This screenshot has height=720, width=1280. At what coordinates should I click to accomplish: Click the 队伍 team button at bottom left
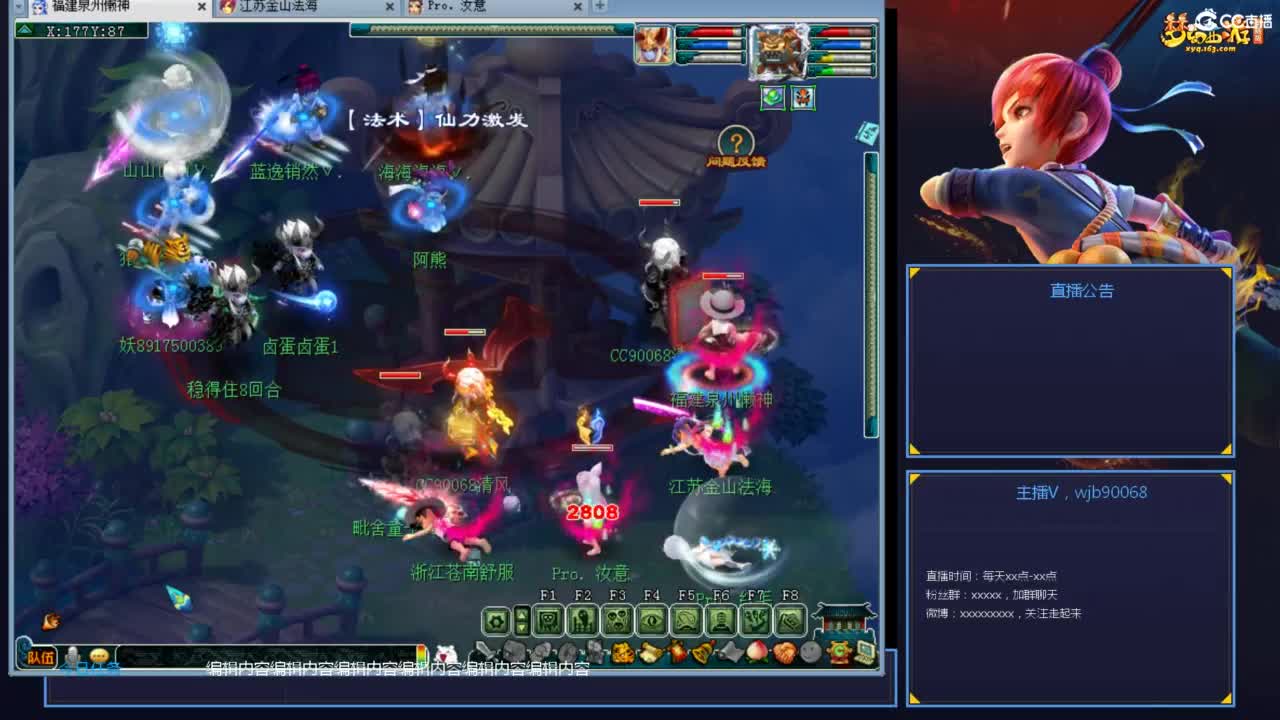(x=40, y=658)
